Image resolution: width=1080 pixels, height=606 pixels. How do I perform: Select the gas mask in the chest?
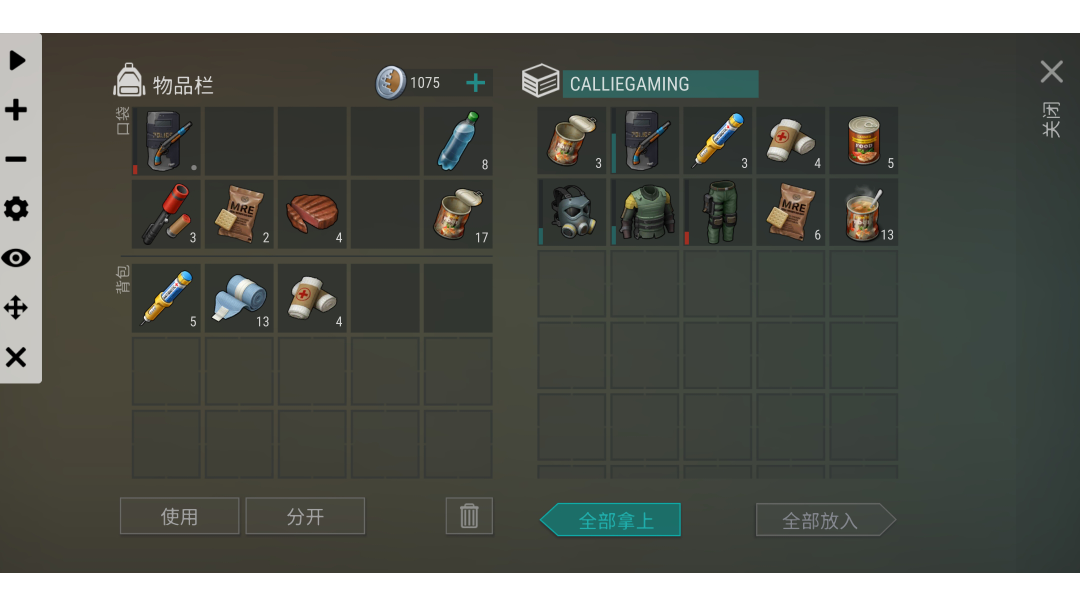pos(572,212)
